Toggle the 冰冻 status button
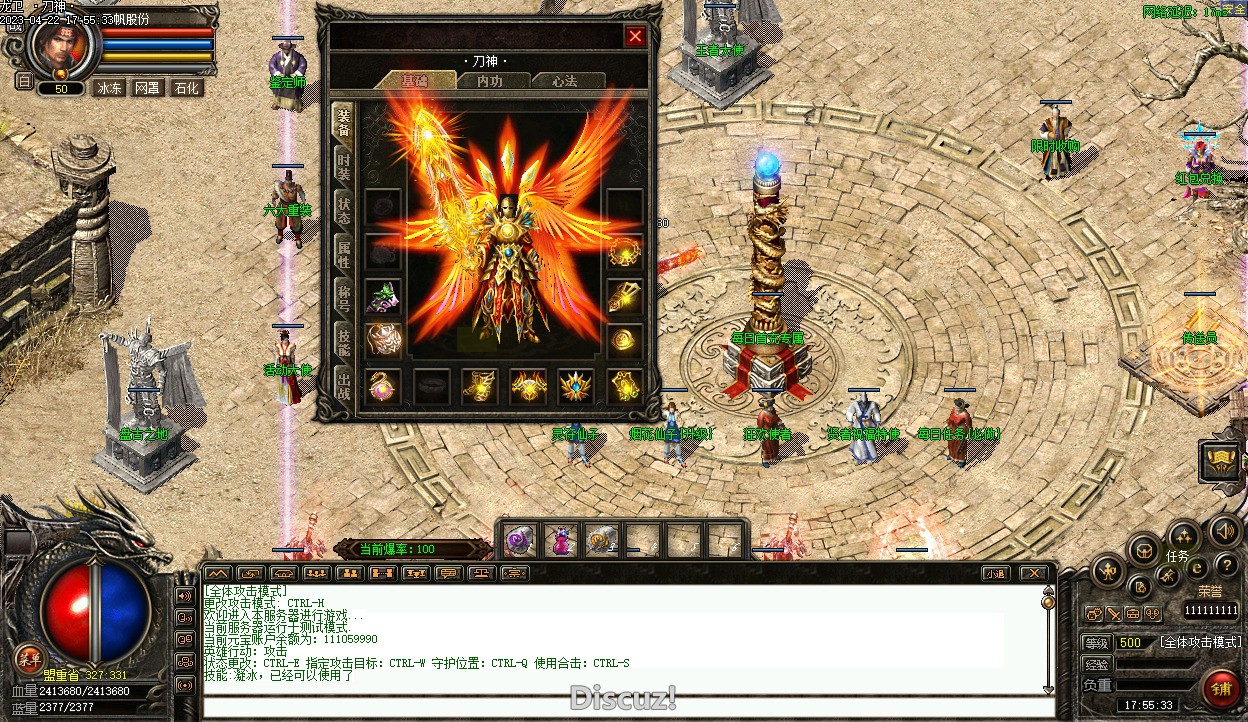1248x722 pixels. click(109, 88)
